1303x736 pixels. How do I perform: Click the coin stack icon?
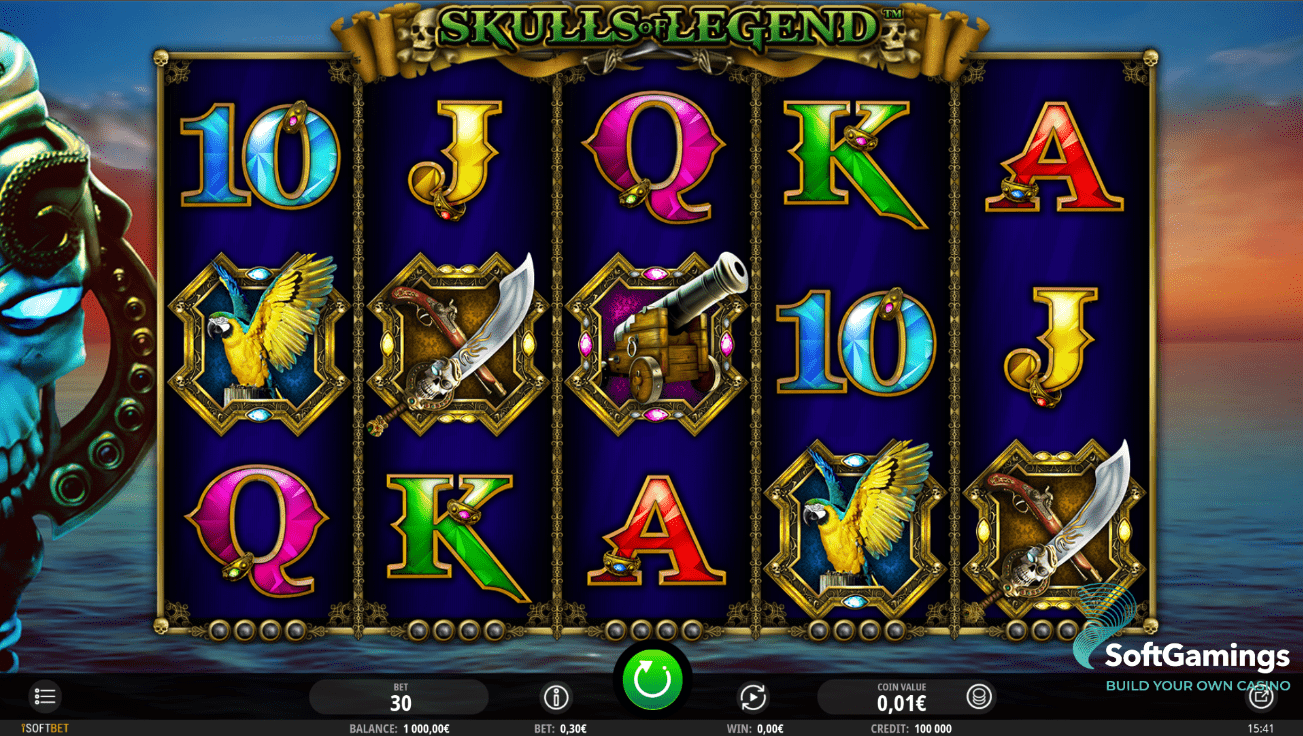pyautogui.click(x=979, y=697)
